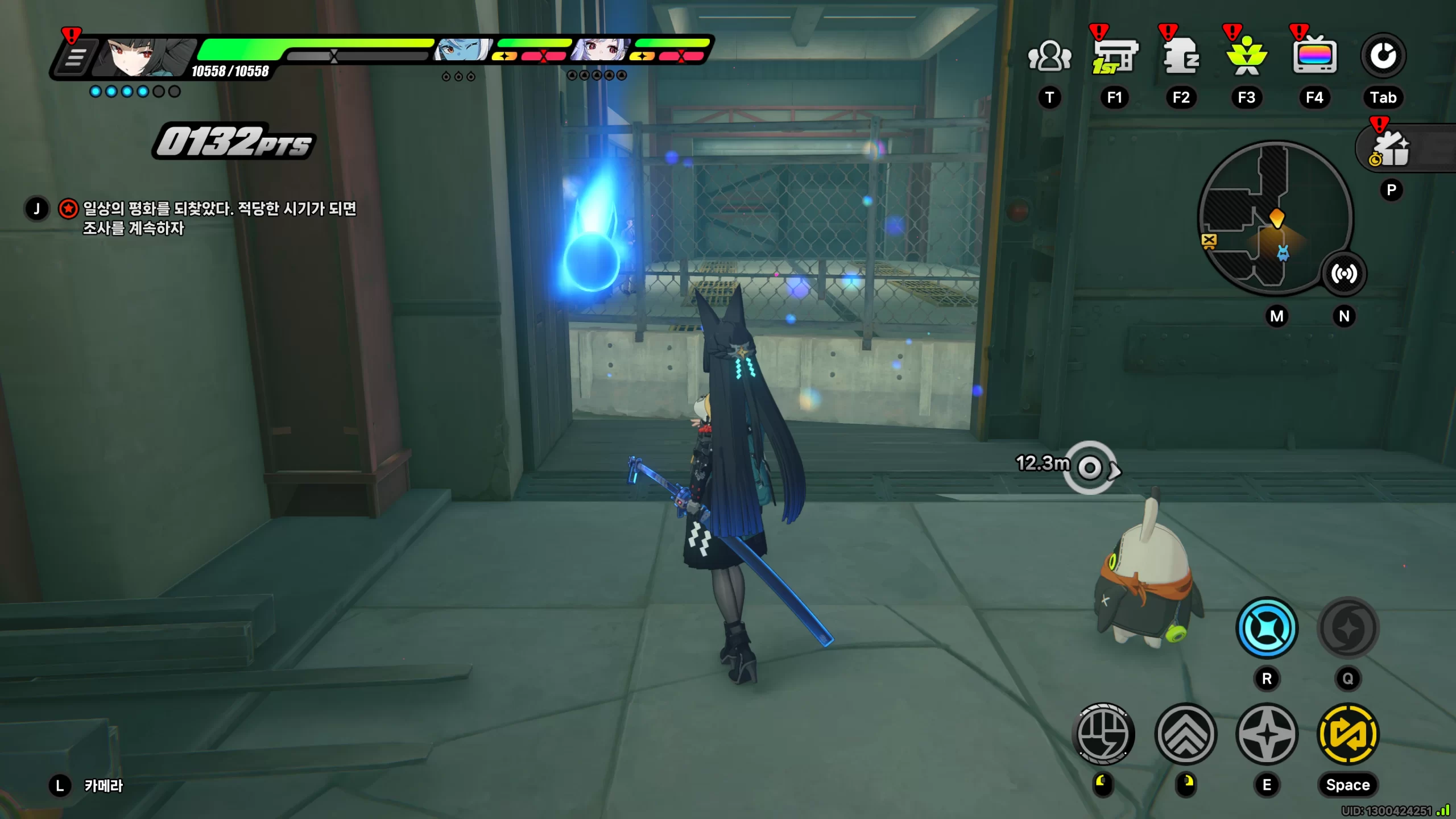Trigger the fist basic attack button
Screen dimensions: 1456x819
1103,734
